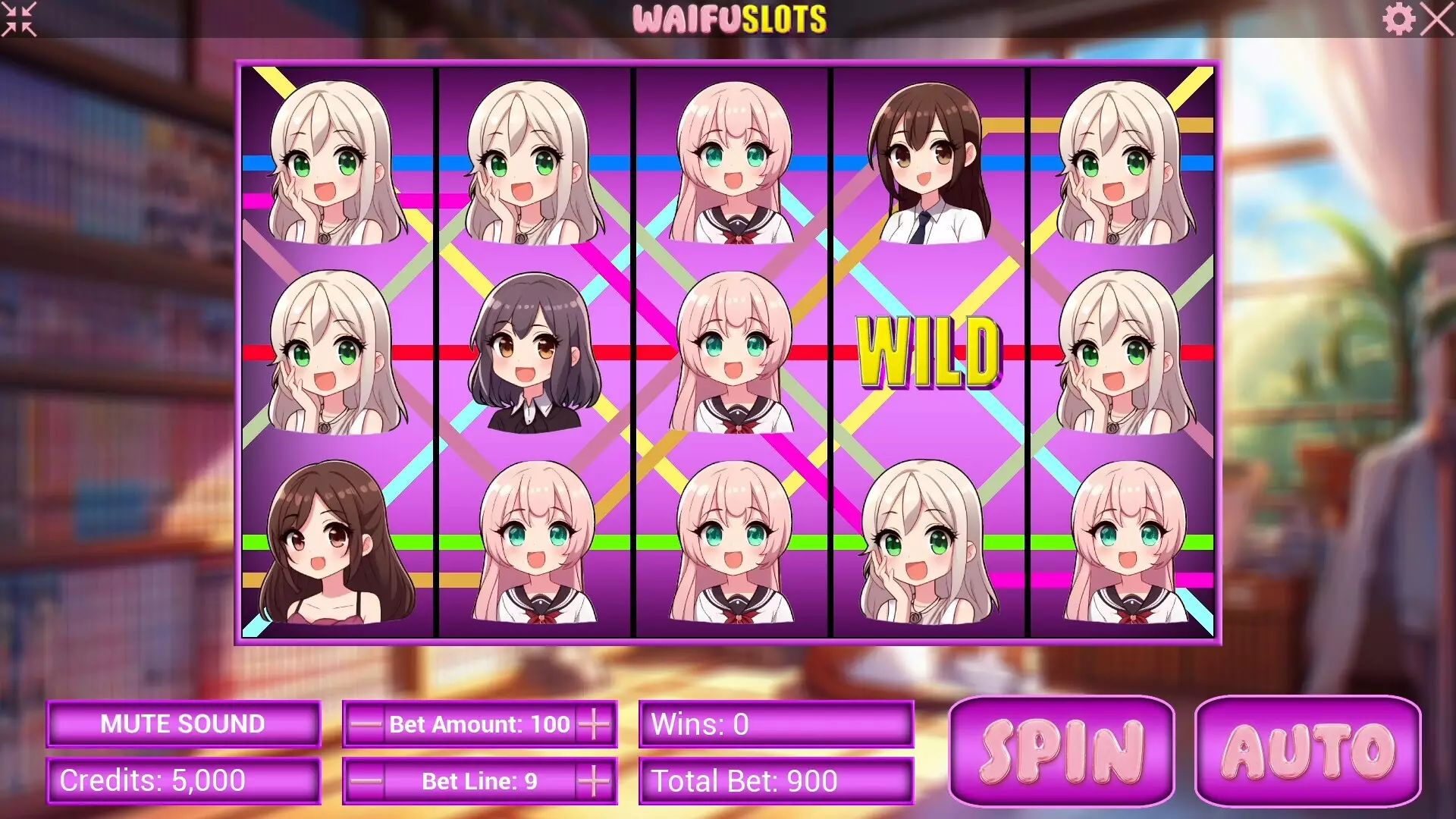This screenshot has width=1456, height=819.
Task: Click the Credits display panel
Action: tap(183, 780)
